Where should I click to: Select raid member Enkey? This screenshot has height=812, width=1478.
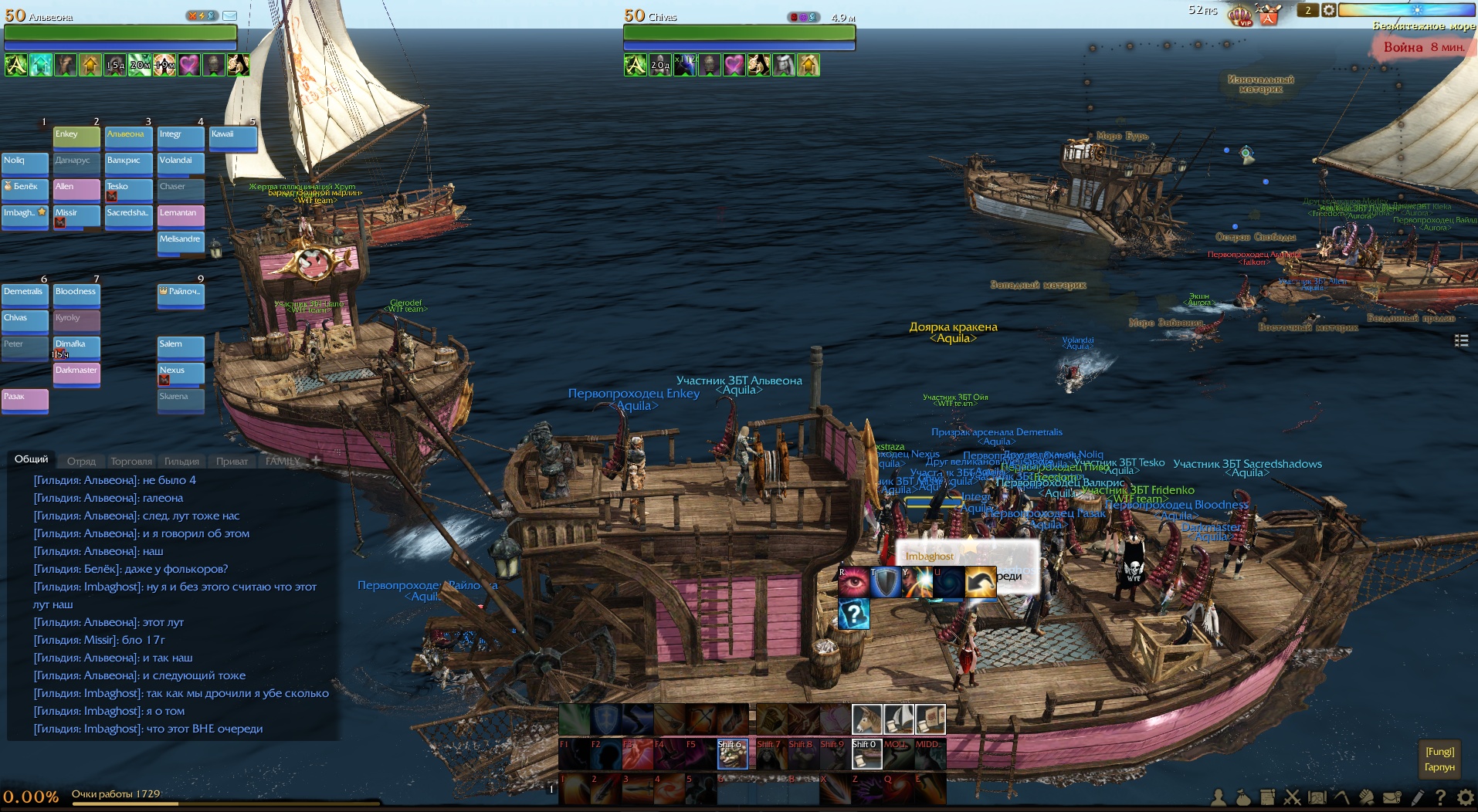[x=76, y=137]
